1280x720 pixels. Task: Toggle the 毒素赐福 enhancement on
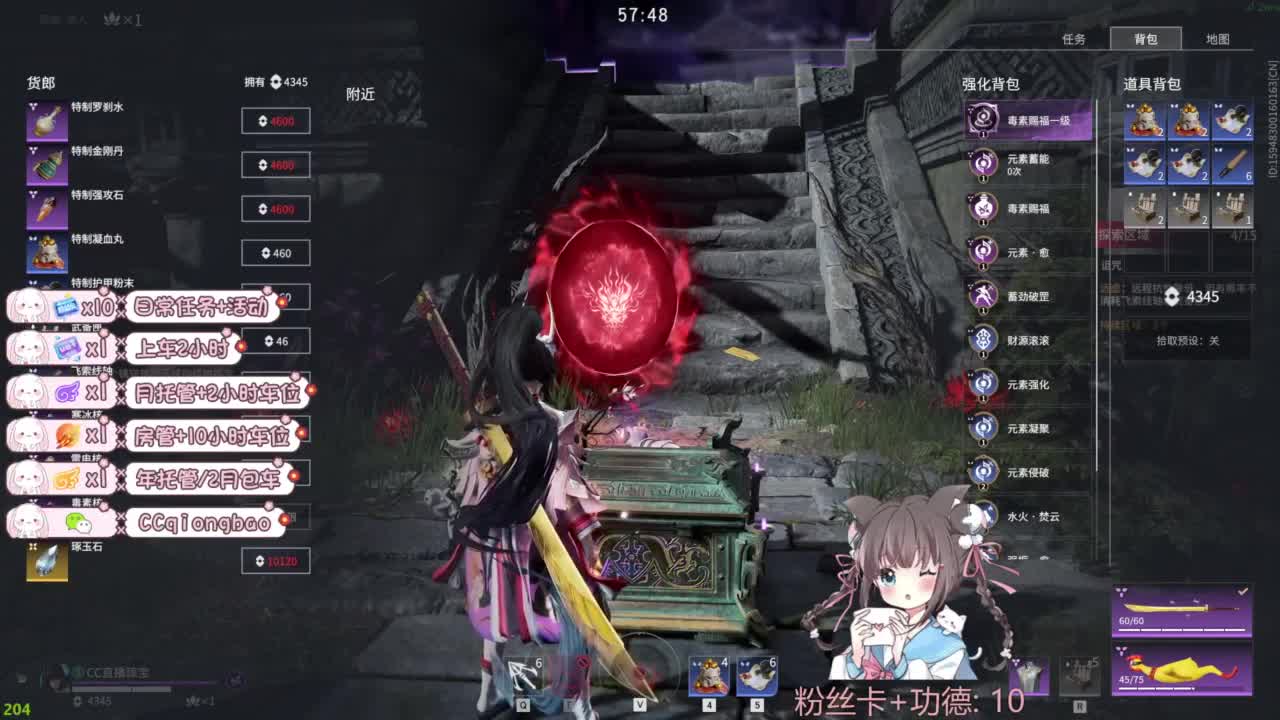985,209
